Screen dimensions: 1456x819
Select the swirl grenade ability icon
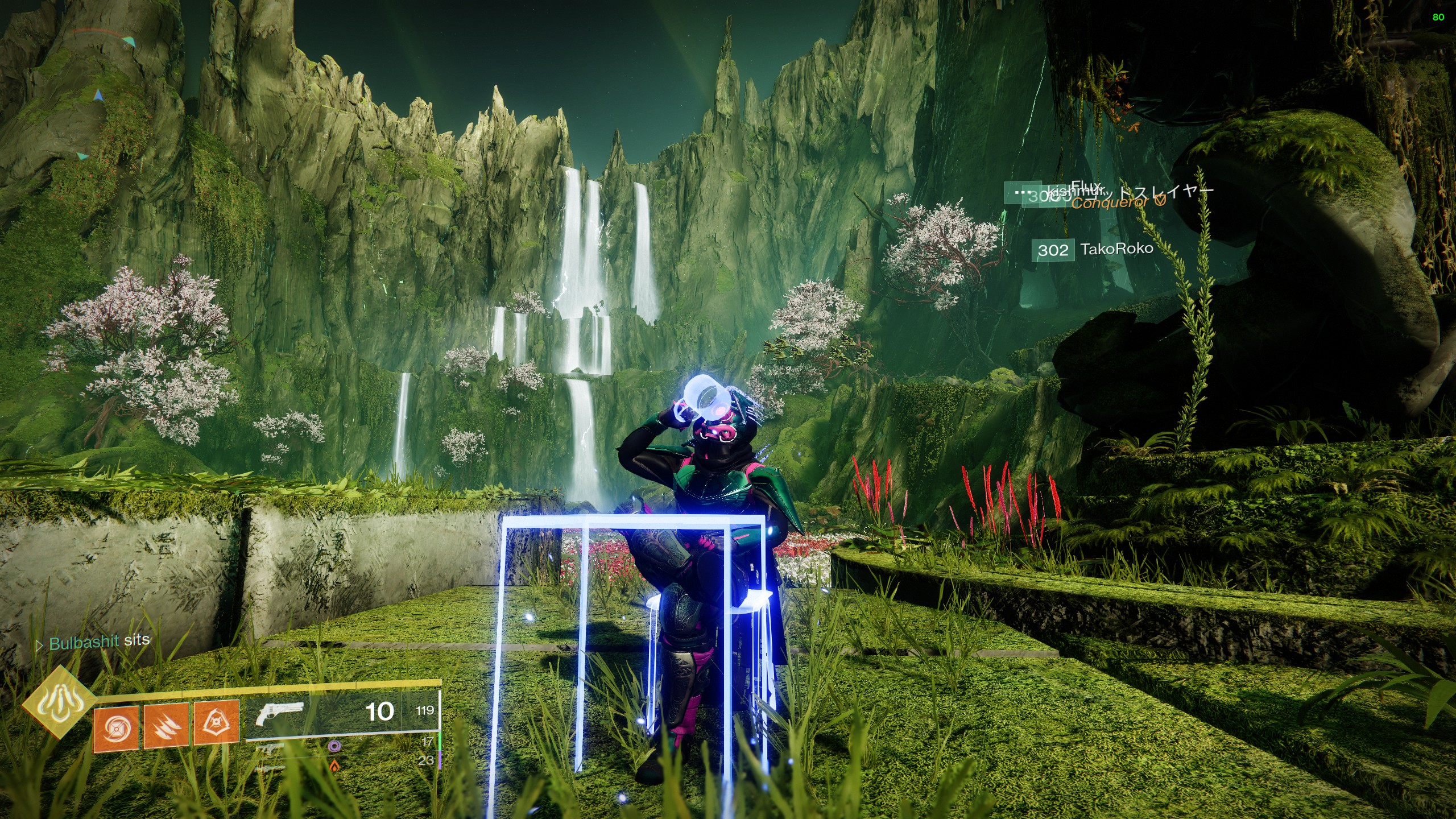click(116, 727)
